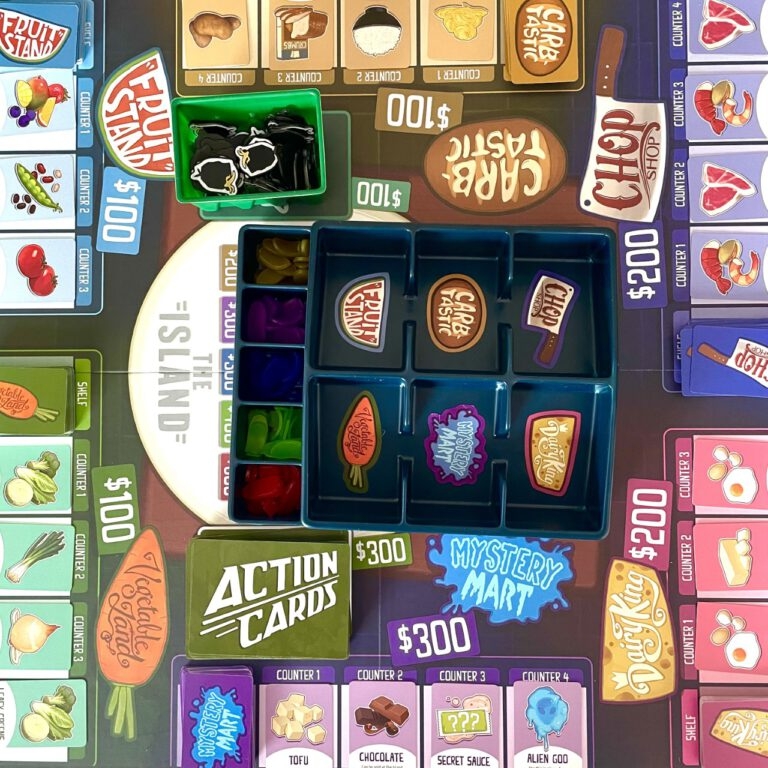Open the green bin of black tokens
Screen dimensions: 768x768
click(249, 148)
